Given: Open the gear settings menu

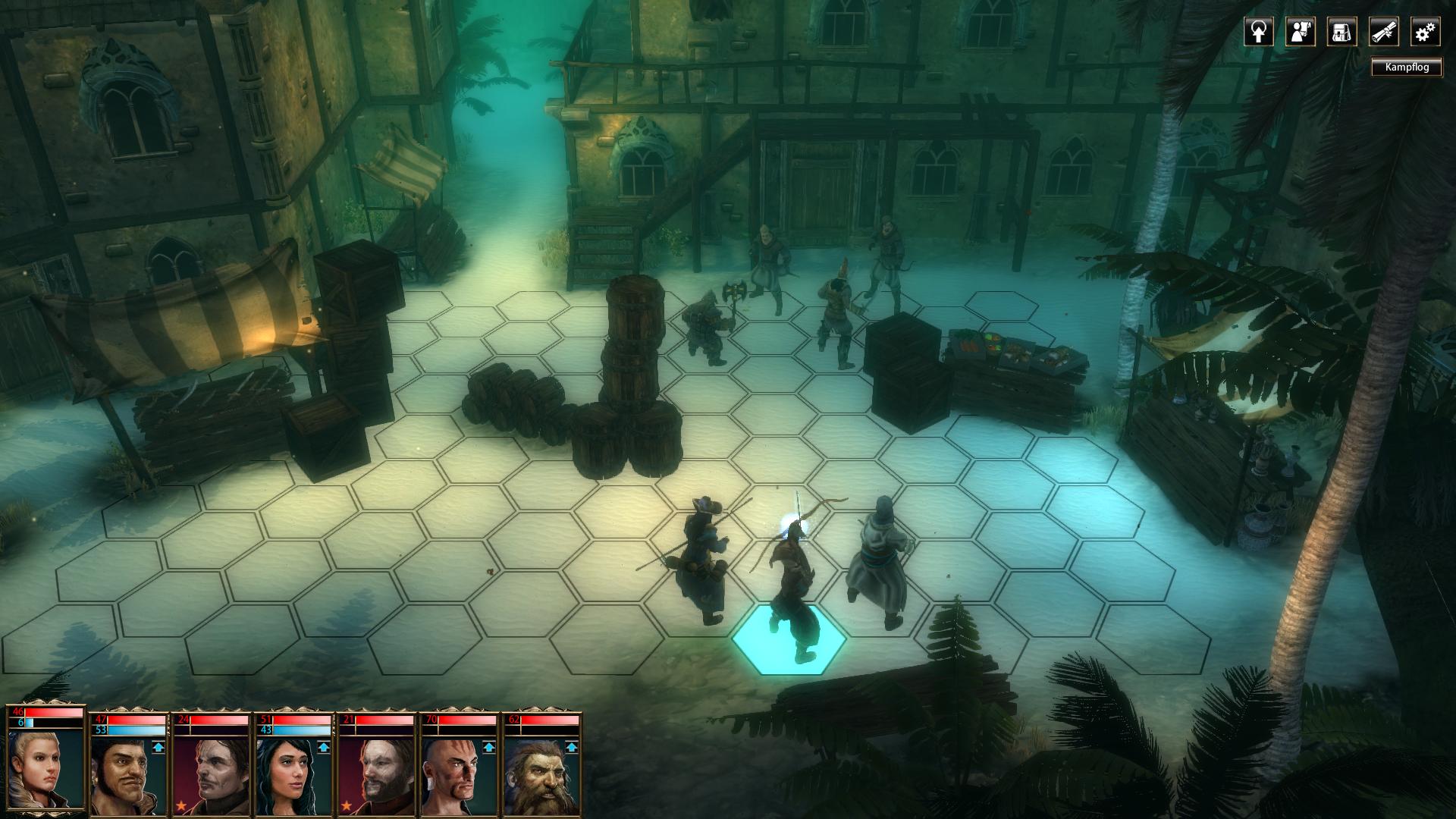Looking at the screenshot, I should [x=1425, y=33].
